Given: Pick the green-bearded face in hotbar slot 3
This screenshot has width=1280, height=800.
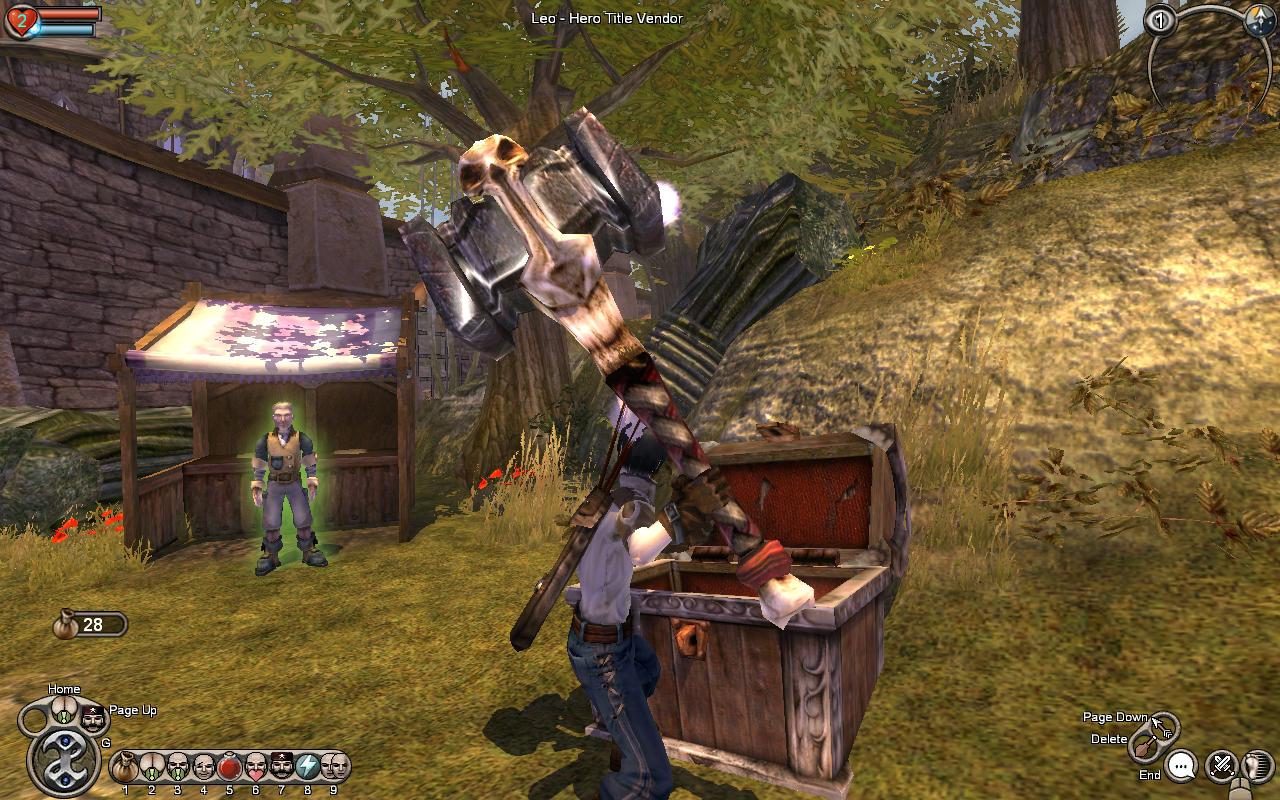Looking at the screenshot, I should [x=178, y=767].
